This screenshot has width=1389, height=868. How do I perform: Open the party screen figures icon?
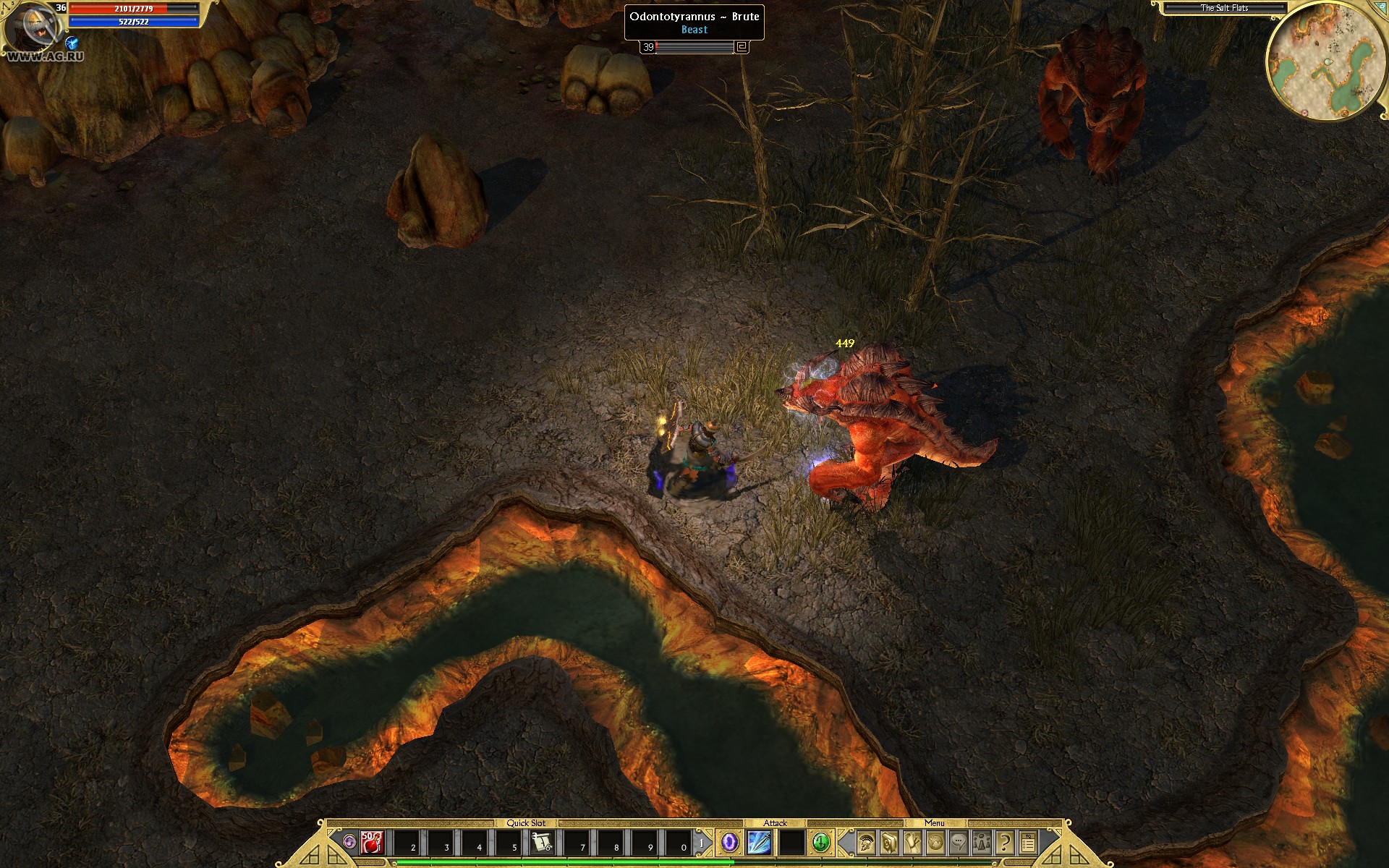click(982, 843)
